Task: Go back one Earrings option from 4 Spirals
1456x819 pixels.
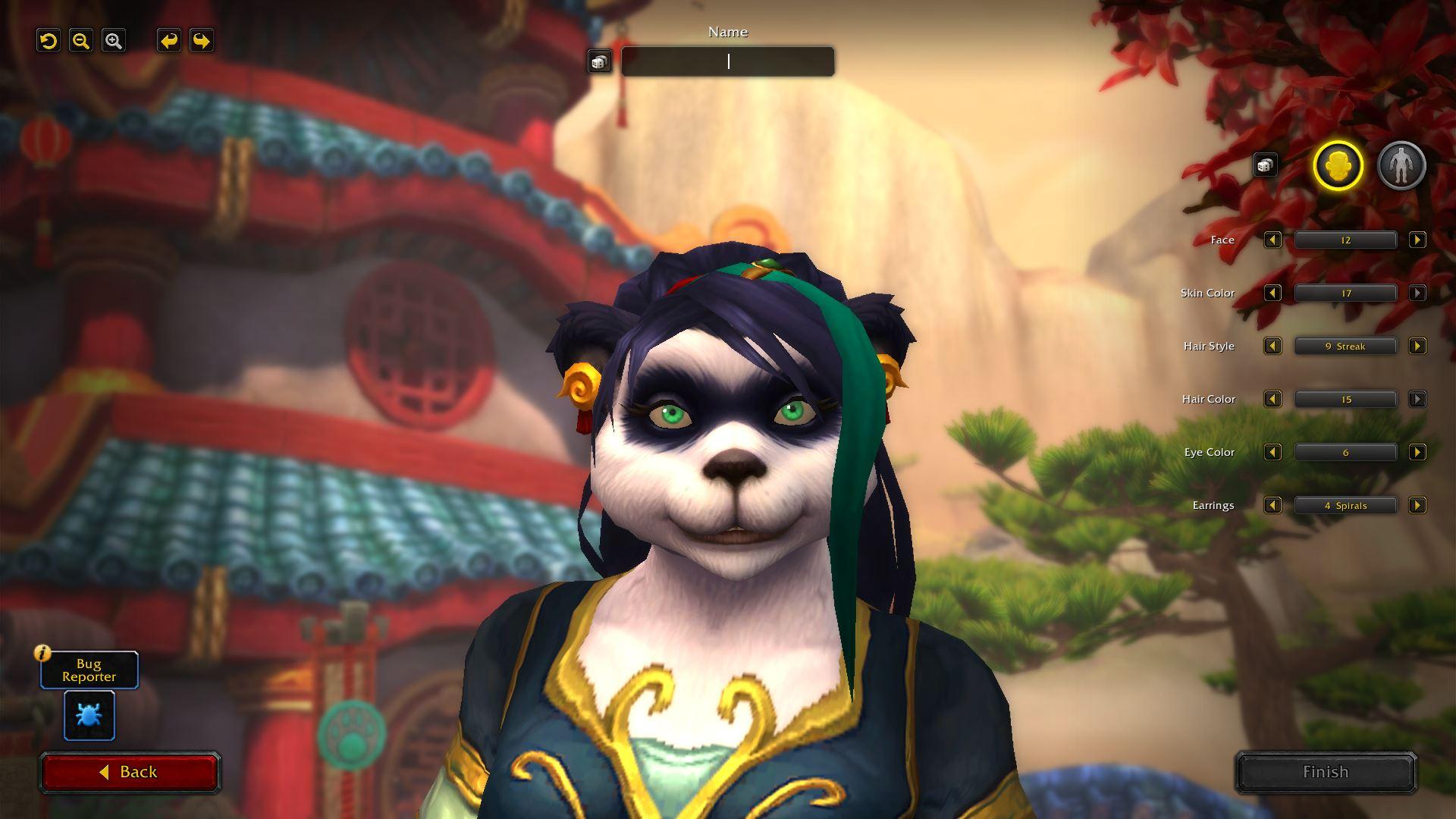Action: tap(1272, 505)
